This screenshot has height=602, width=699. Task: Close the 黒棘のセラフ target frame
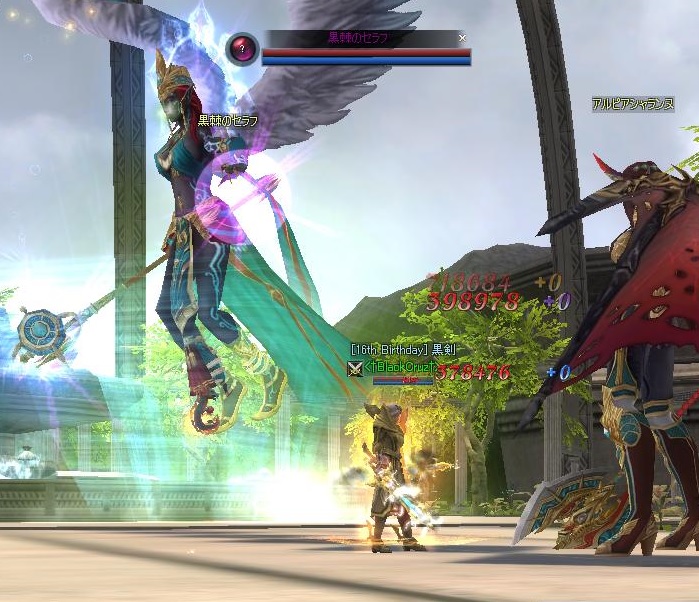tap(462, 38)
